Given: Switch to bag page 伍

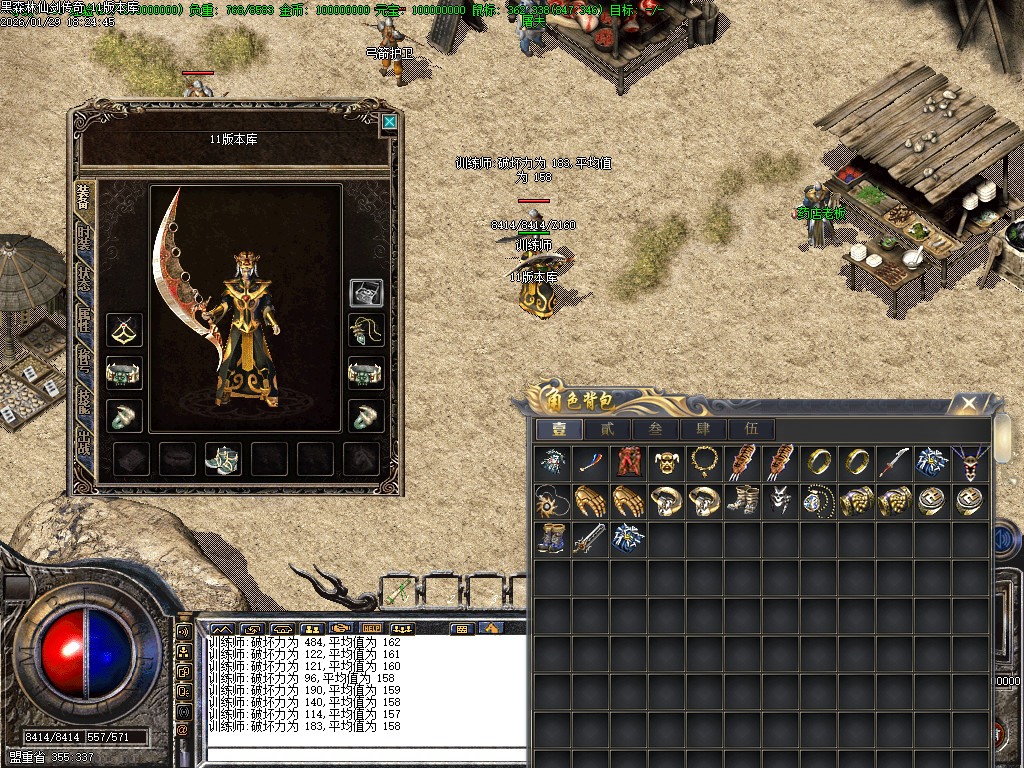Looking at the screenshot, I should click(x=751, y=429).
